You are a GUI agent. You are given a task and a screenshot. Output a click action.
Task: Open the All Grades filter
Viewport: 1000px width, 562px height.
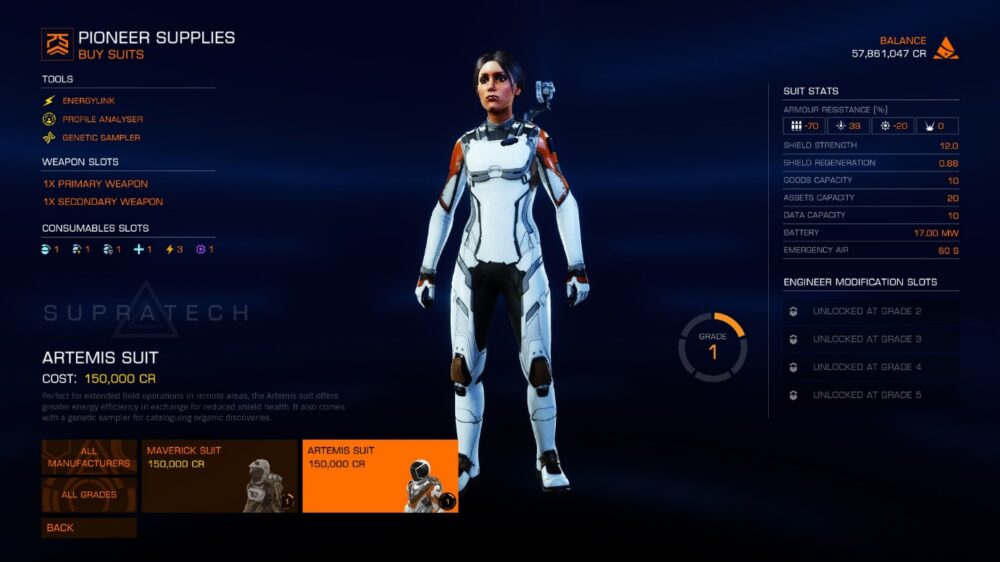tap(89, 495)
